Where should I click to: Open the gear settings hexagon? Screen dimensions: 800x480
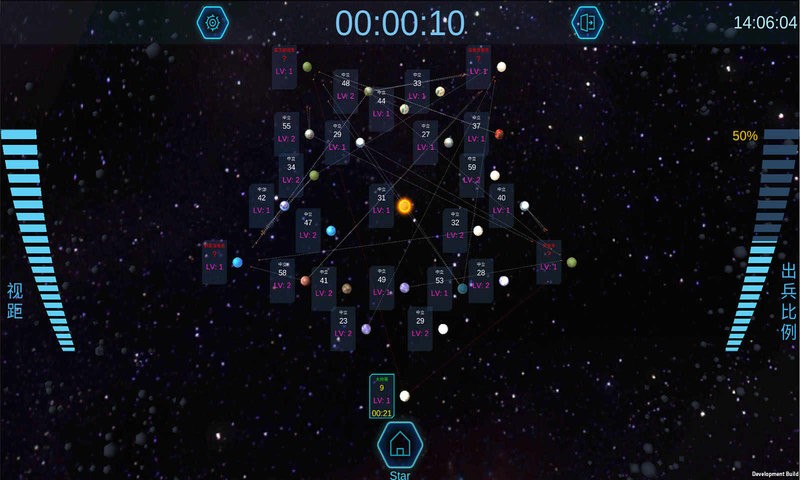[x=213, y=22]
